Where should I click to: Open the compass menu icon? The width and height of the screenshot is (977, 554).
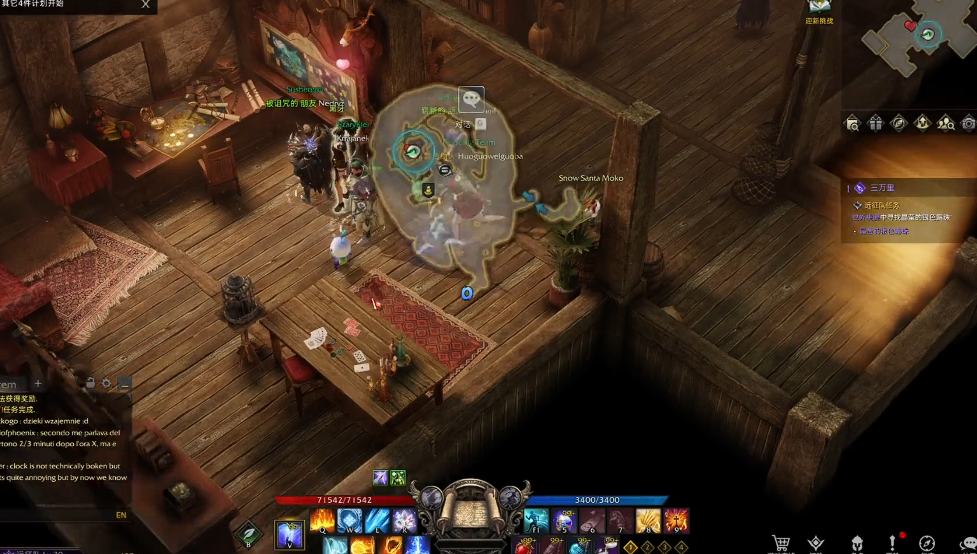(927, 543)
